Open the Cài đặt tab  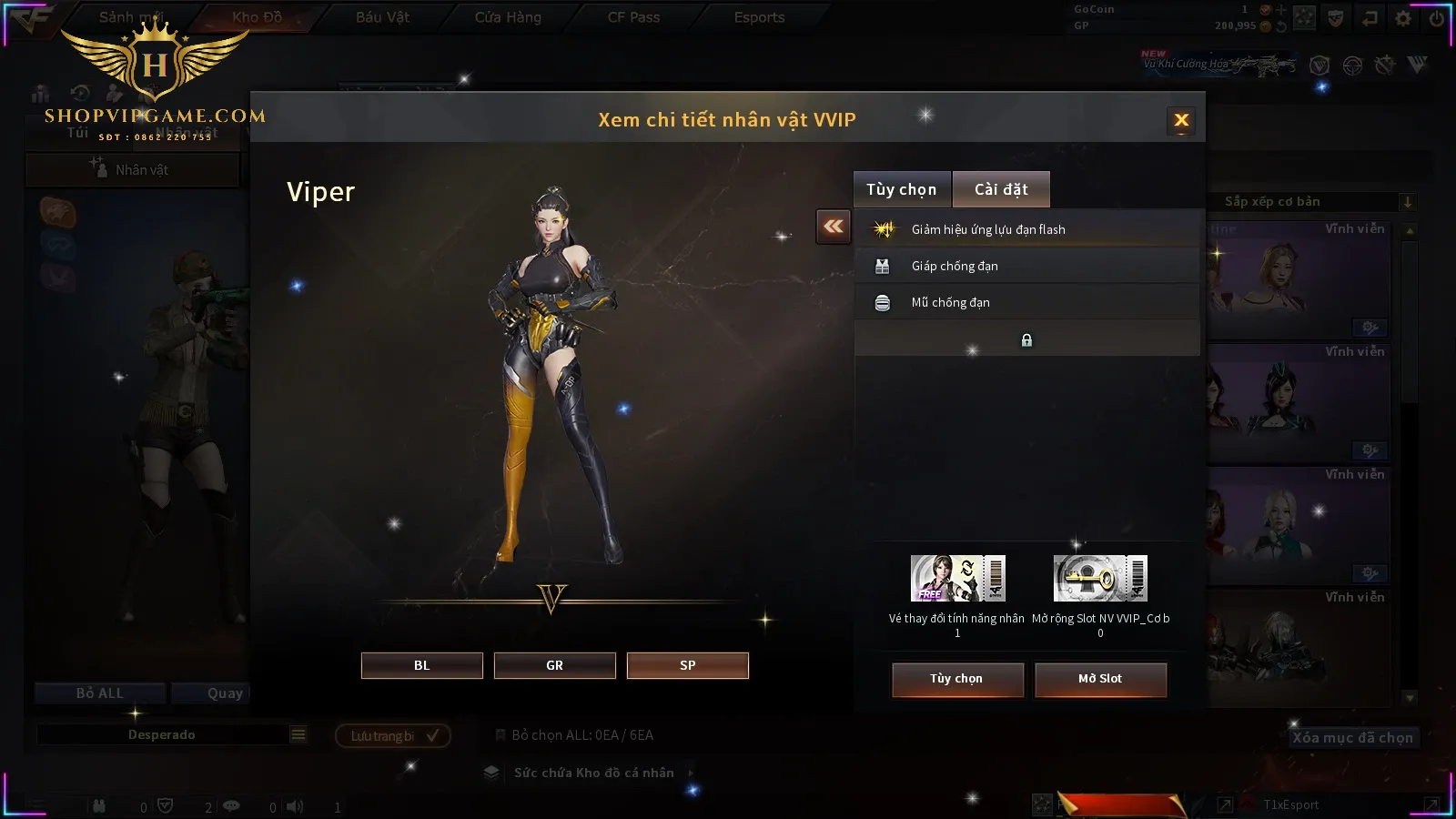(x=1001, y=189)
